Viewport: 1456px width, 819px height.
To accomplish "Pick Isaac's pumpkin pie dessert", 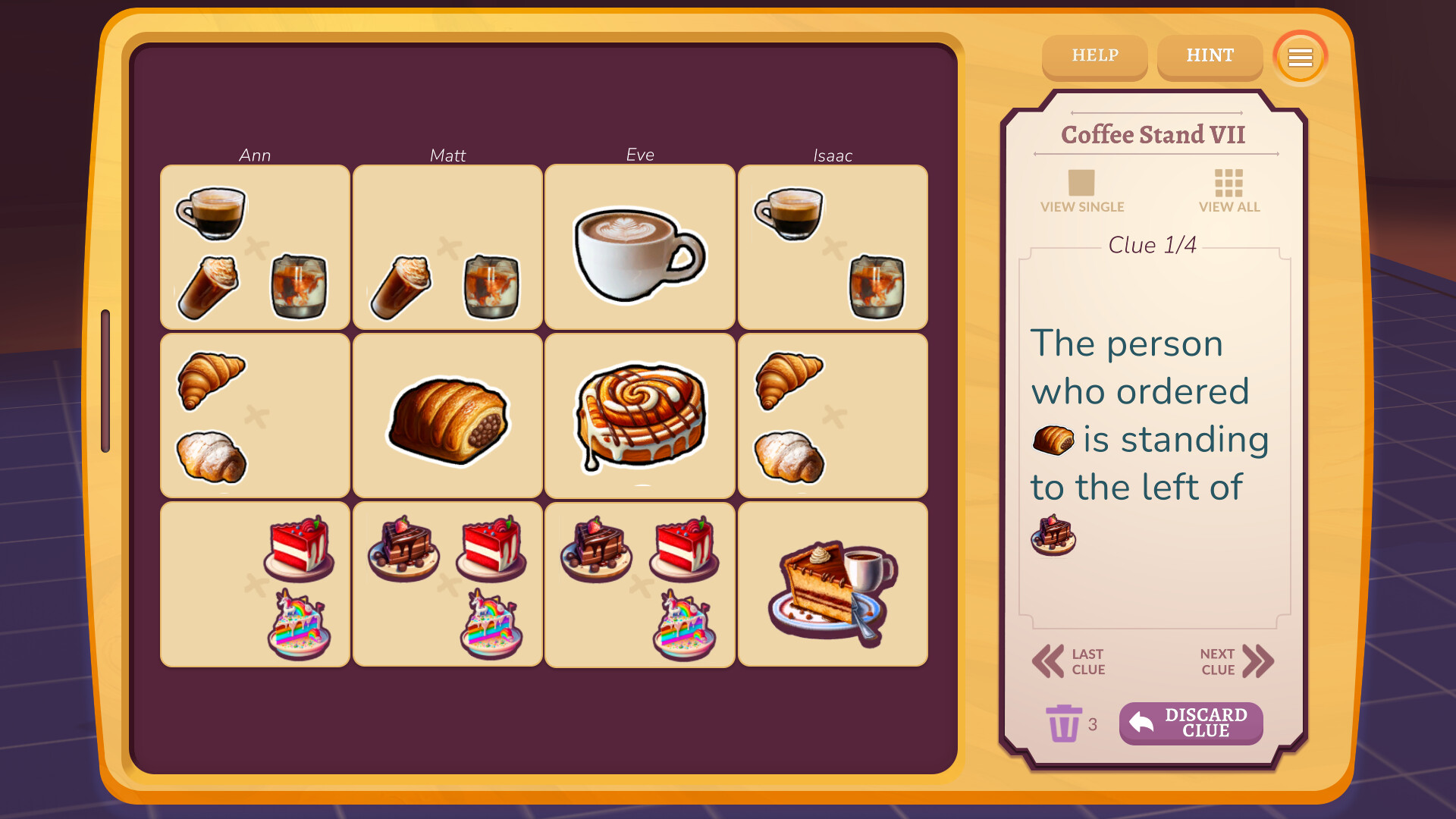I will pos(832,584).
